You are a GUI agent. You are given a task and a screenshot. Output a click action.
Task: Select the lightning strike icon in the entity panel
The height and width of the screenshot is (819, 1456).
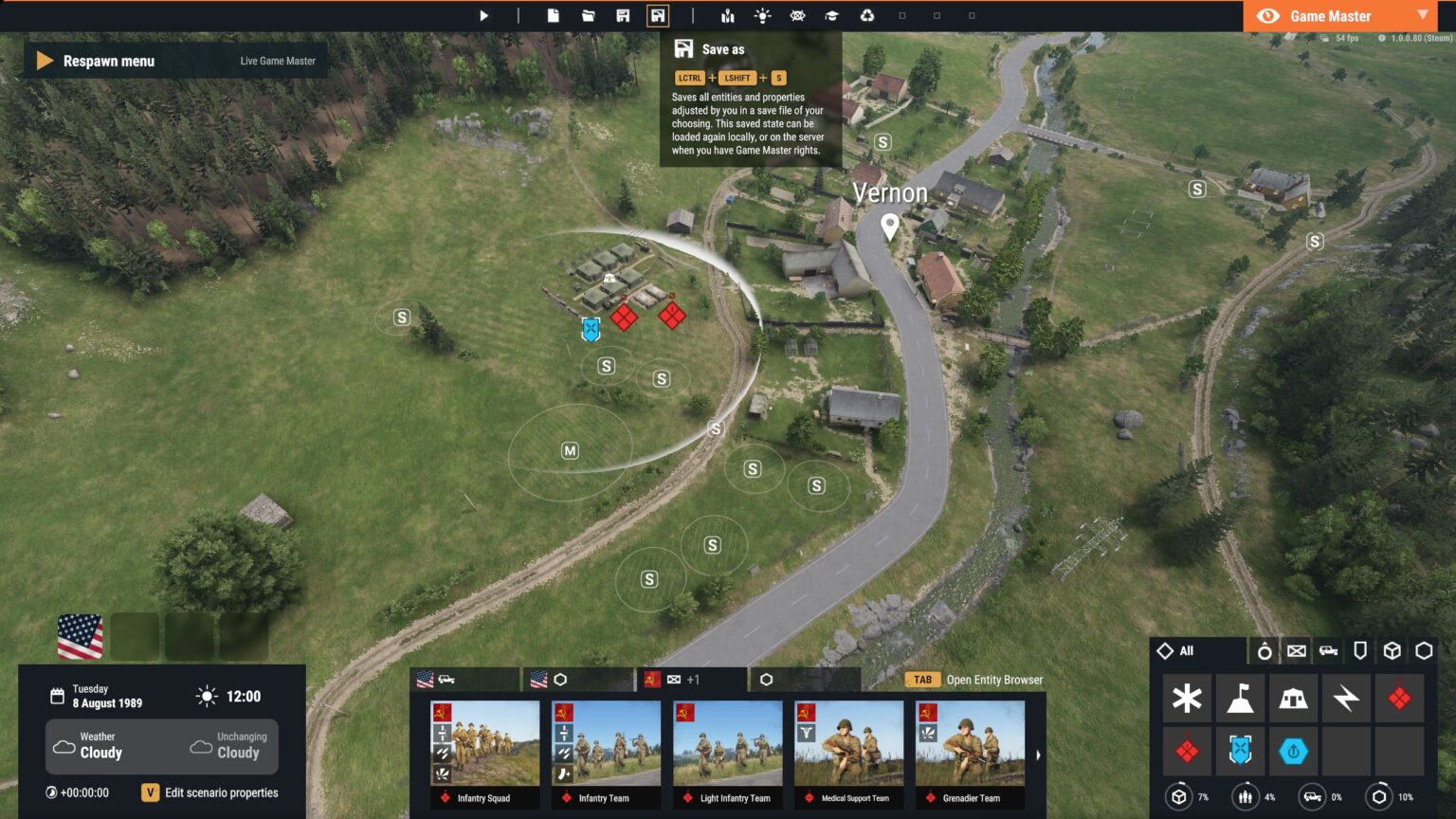[1346, 699]
